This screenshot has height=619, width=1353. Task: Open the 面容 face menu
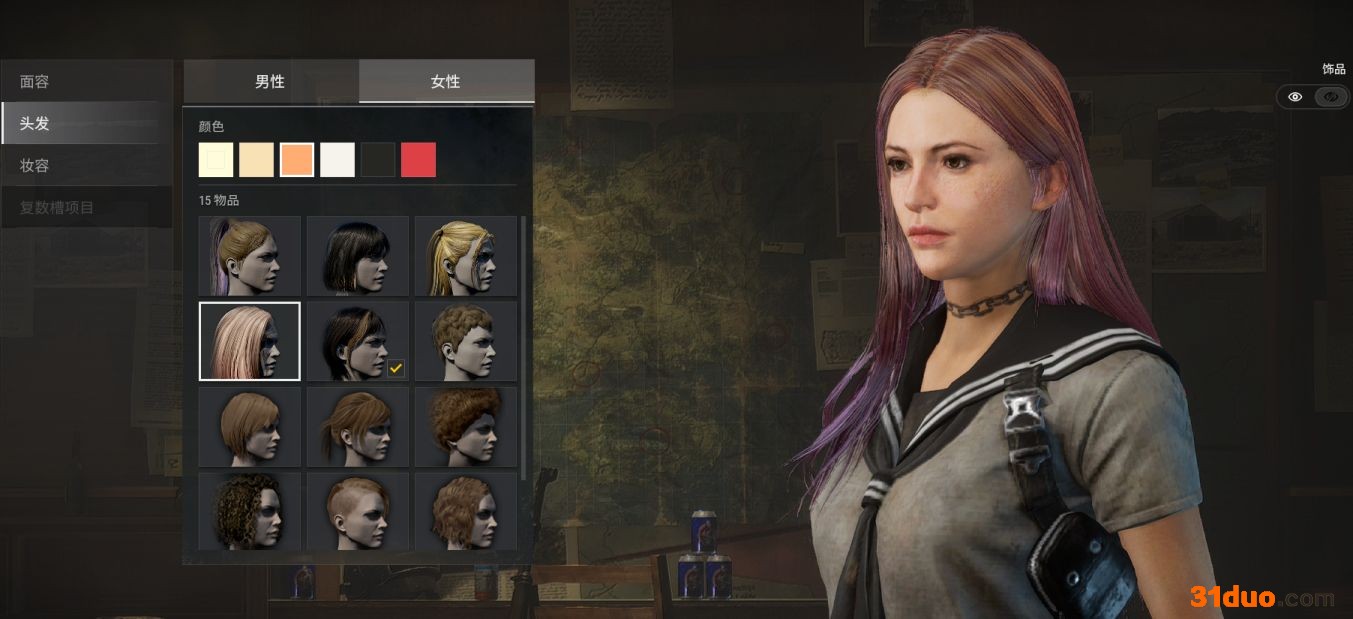(86, 81)
